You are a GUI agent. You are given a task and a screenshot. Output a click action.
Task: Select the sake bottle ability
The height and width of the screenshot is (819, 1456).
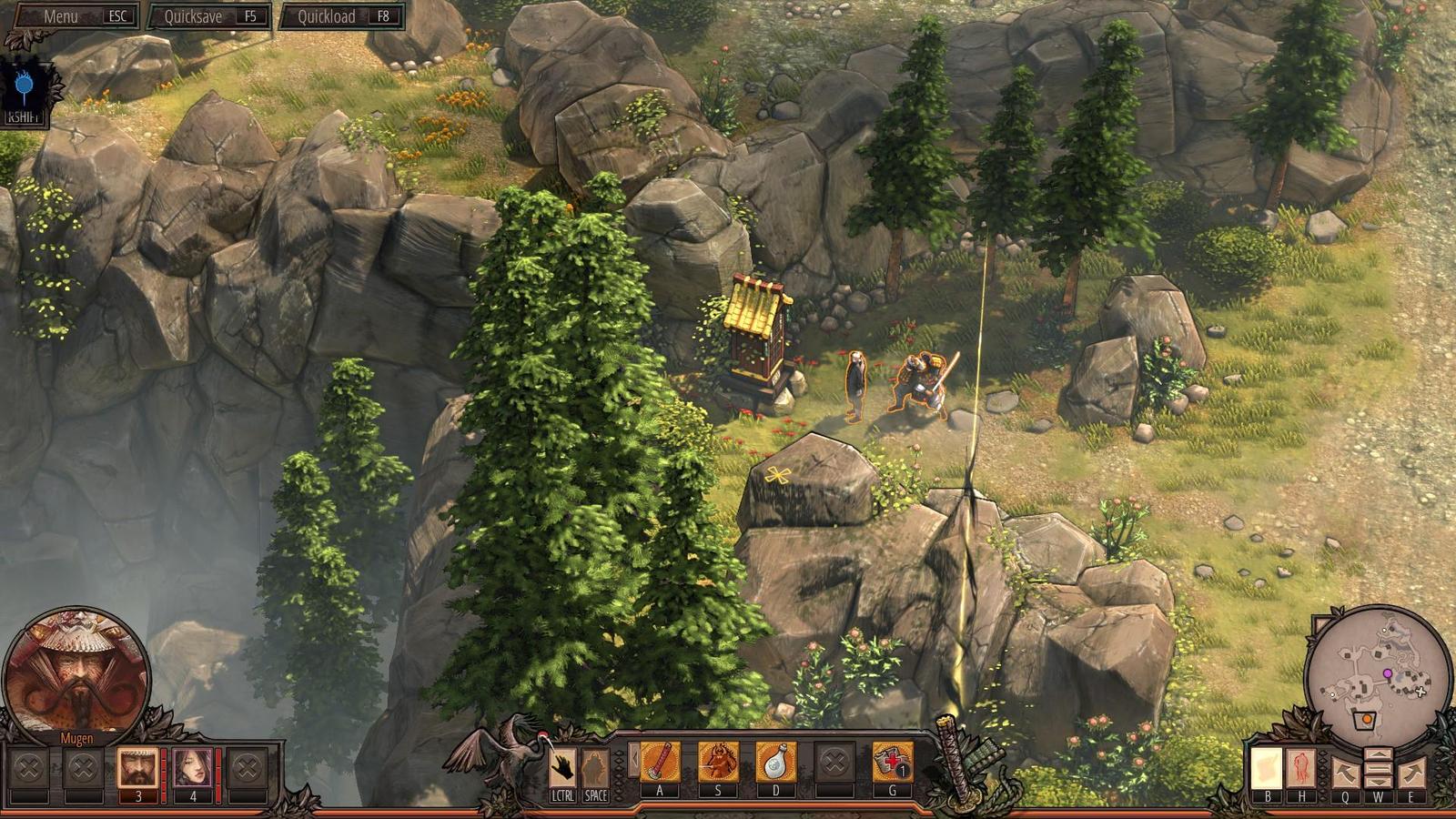(x=775, y=762)
